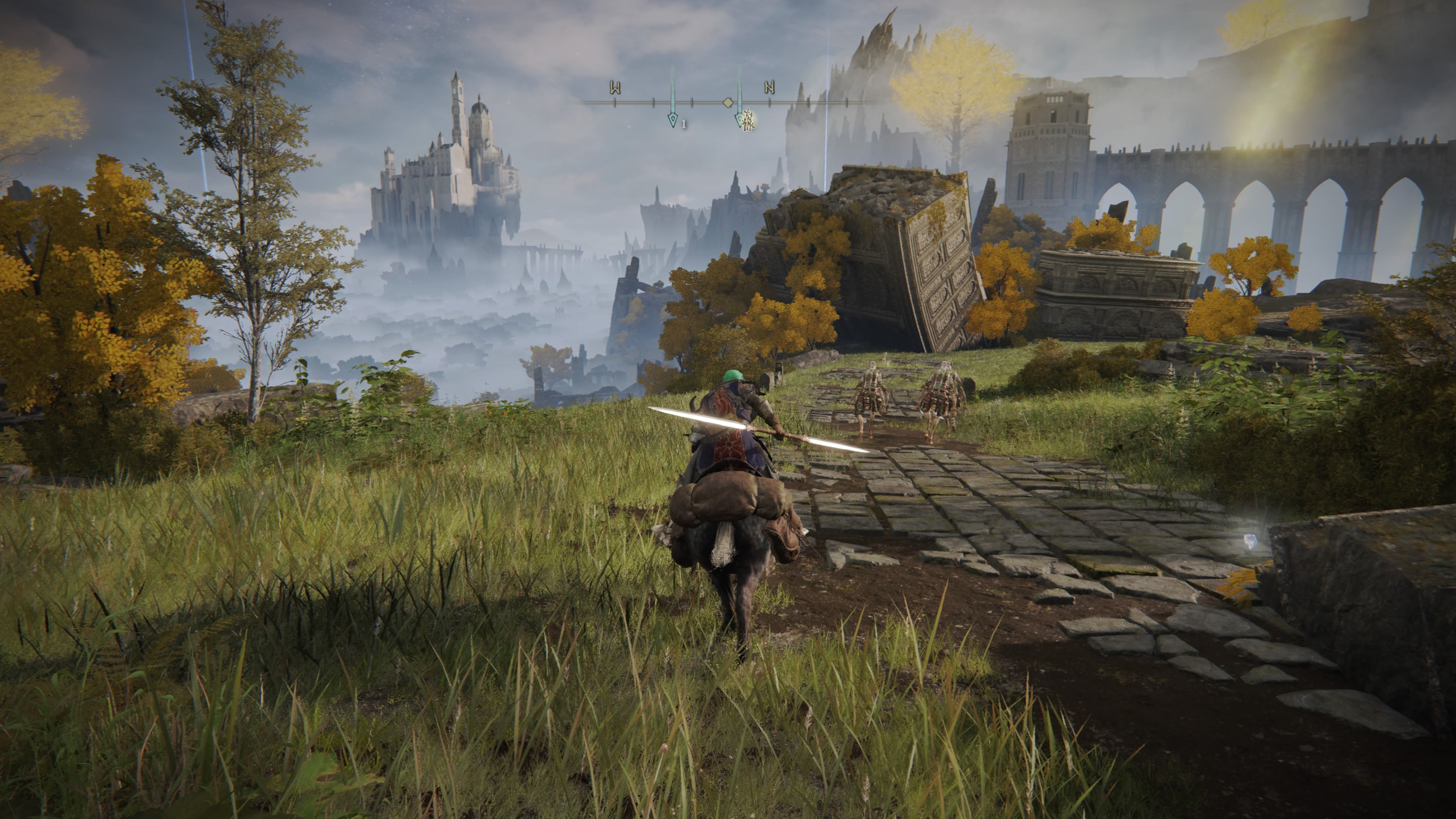Click the diamond waypoint marker on the compass bar

pyautogui.click(x=728, y=104)
